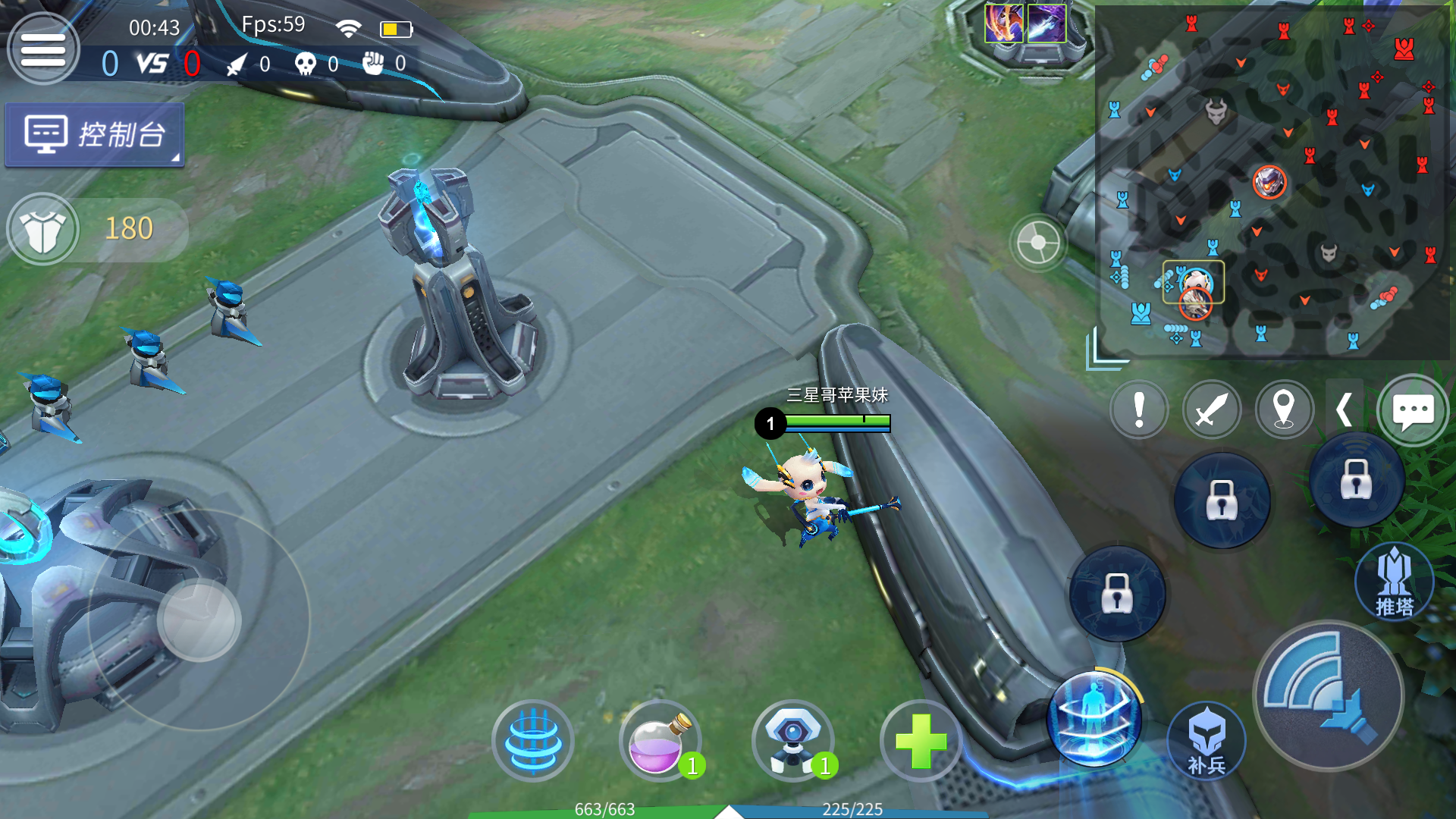The width and height of the screenshot is (1456, 819).
Task: Open the chat bubble button
Action: coord(1412,410)
